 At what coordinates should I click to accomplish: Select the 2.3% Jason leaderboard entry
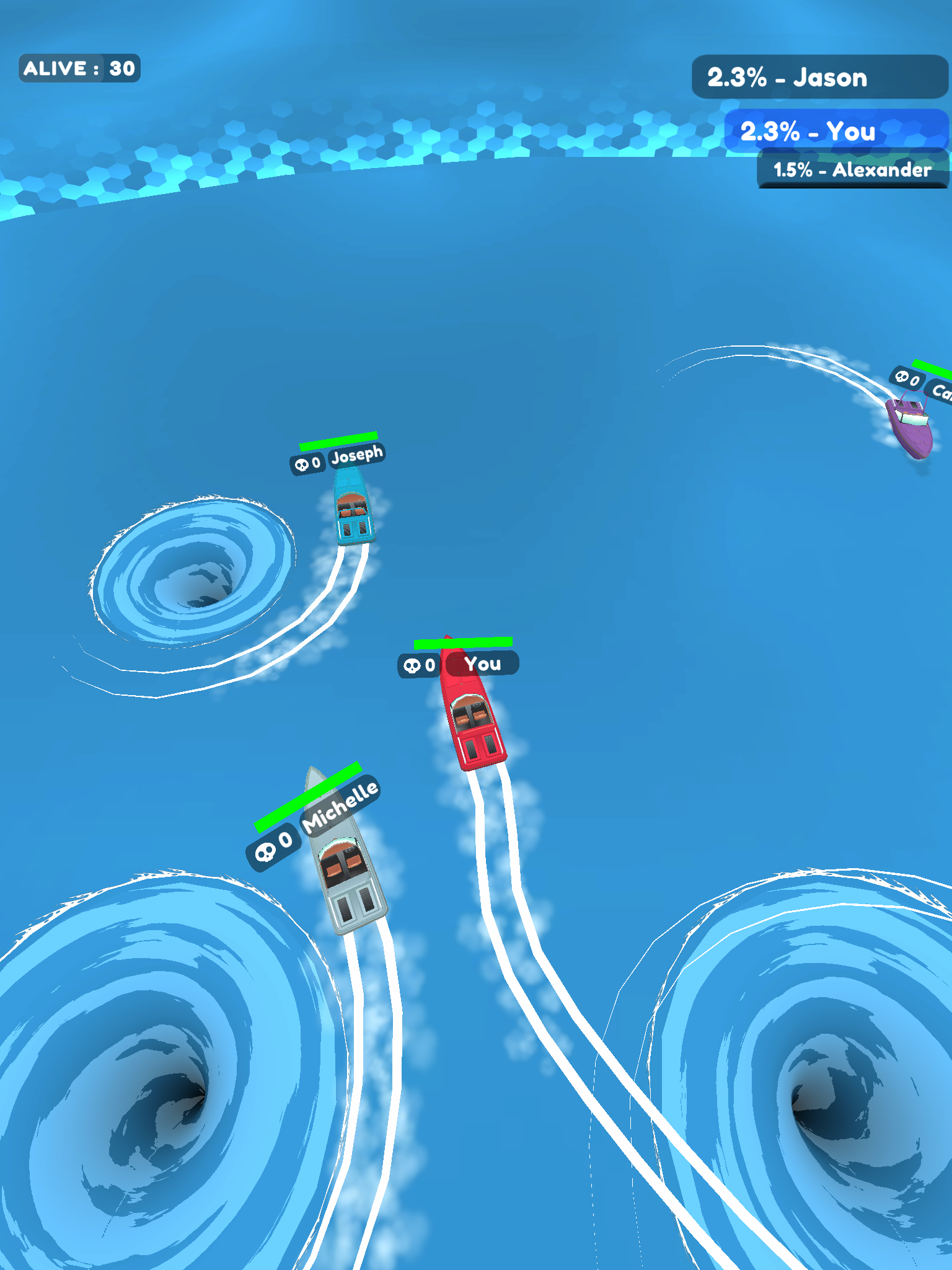pos(819,78)
